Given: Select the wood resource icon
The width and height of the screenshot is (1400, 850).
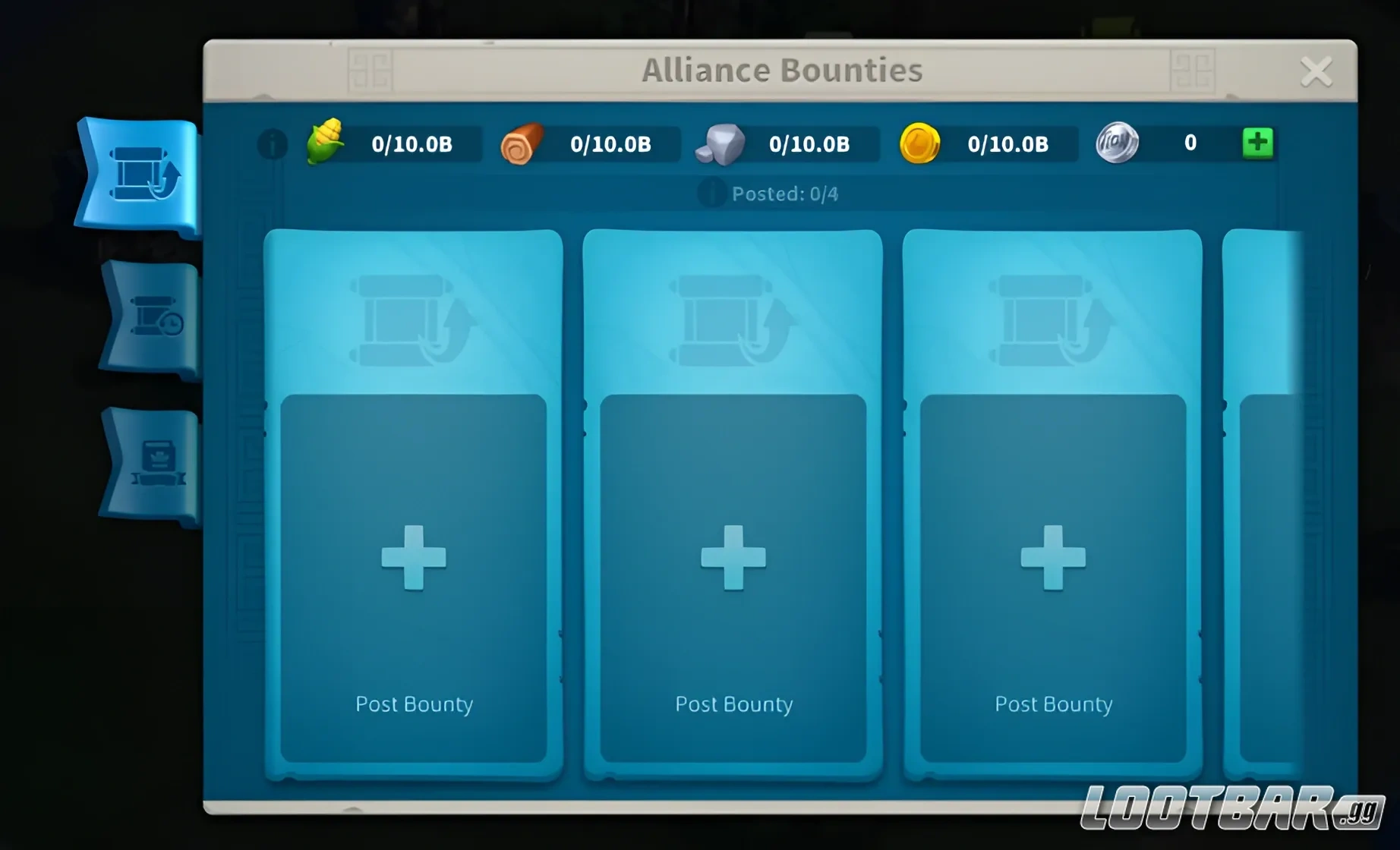Looking at the screenshot, I should pyautogui.click(x=521, y=143).
